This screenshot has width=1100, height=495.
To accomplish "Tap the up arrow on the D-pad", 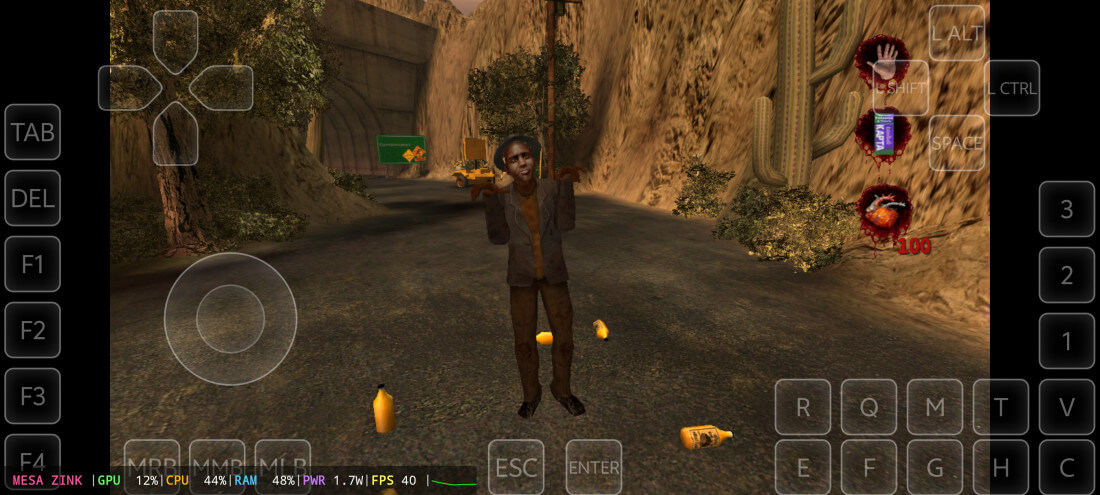I will 175,40.
